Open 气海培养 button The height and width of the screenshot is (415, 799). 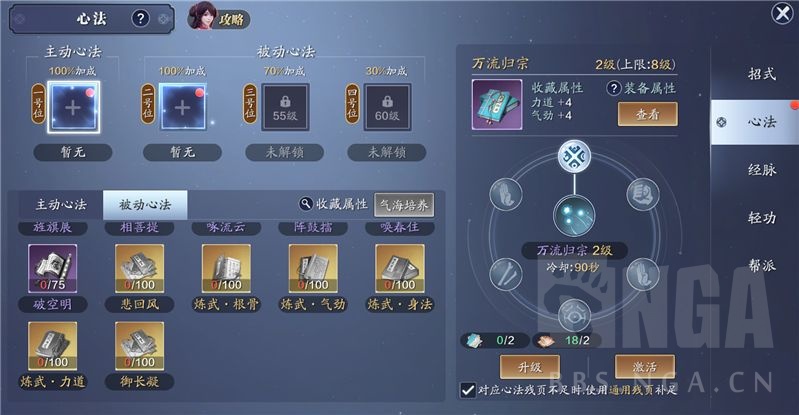click(404, 204)
